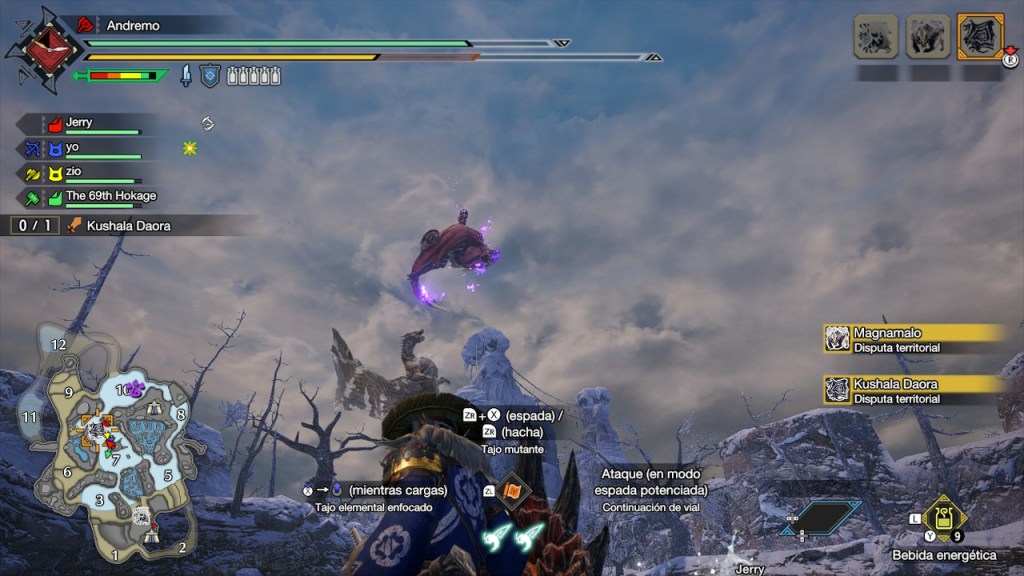
Task: Use the Bebida energética item slot
Action: (x=944, y=518)
